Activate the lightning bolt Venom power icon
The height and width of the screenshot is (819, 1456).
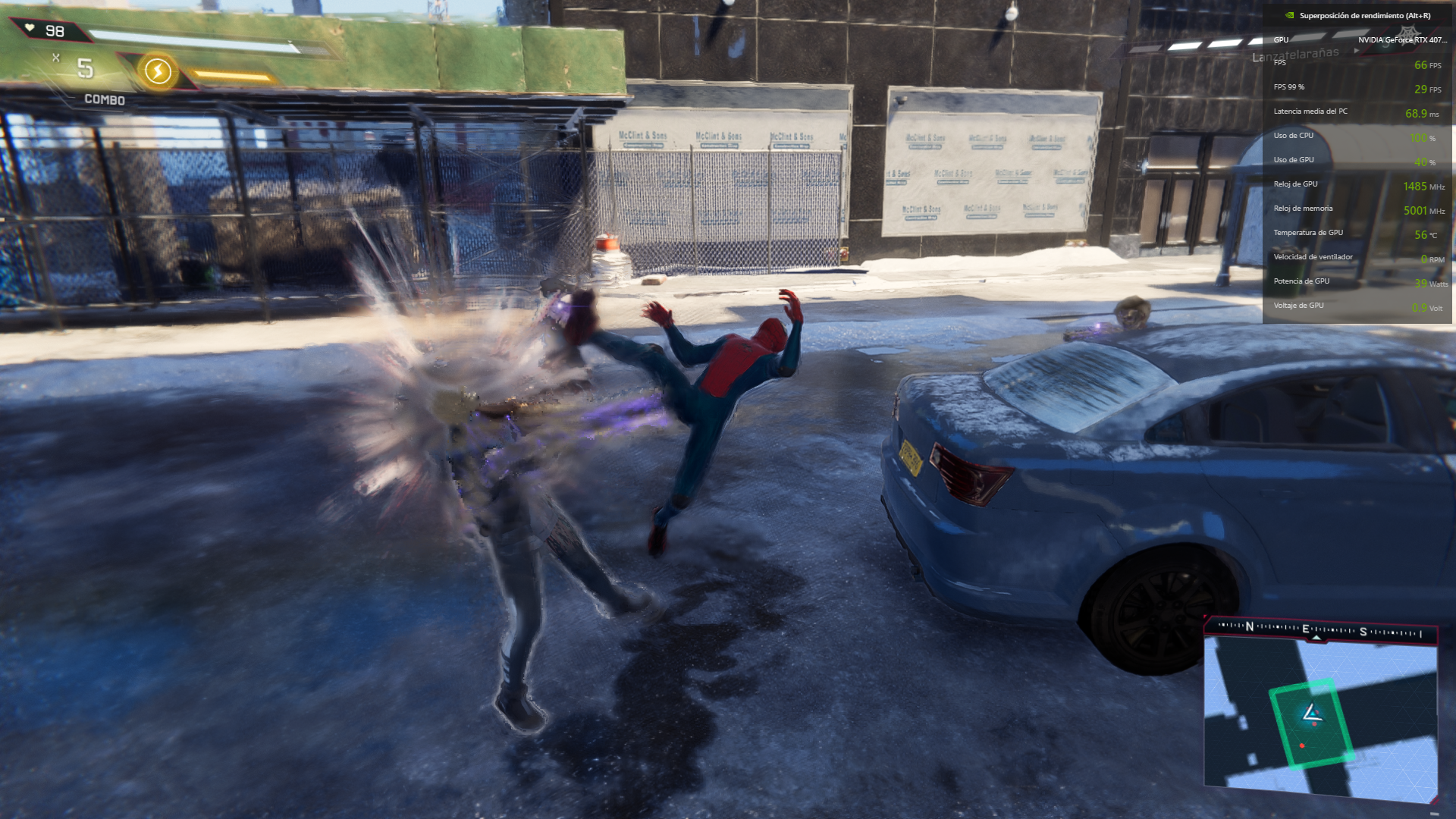tap(158, 71)
